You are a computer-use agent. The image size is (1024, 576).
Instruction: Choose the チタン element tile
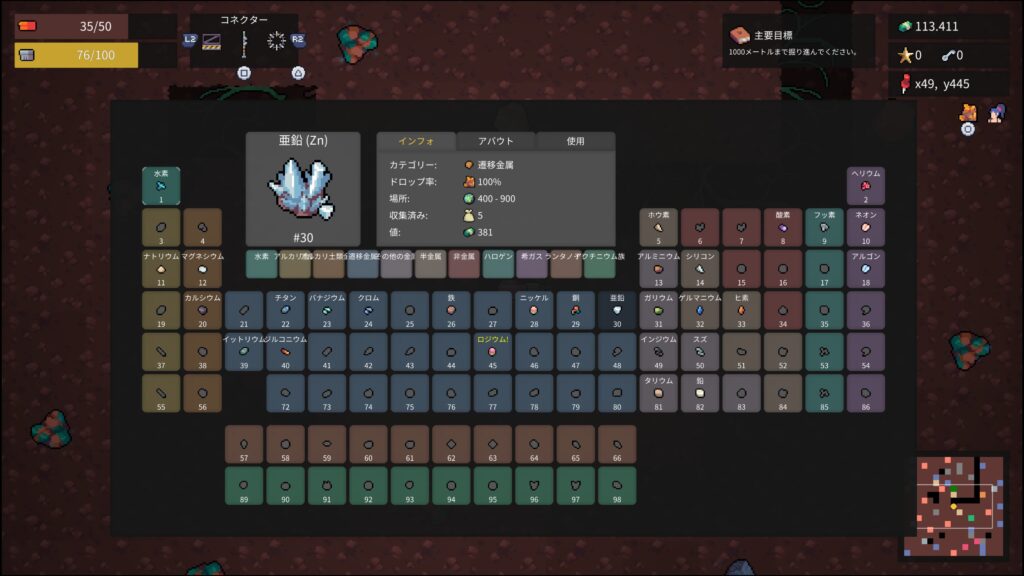[x=285, y=311]
